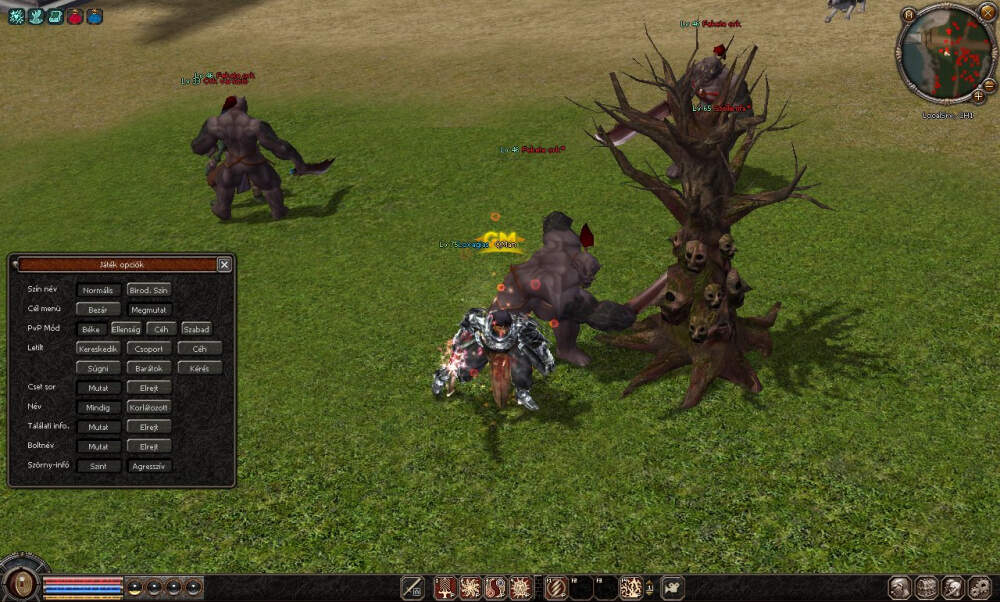Image resolution: width=1000 pixels, height=602 pixels.
Task: Activate the swirling S-shaped skill icon
Action: [x=495, y=588]
